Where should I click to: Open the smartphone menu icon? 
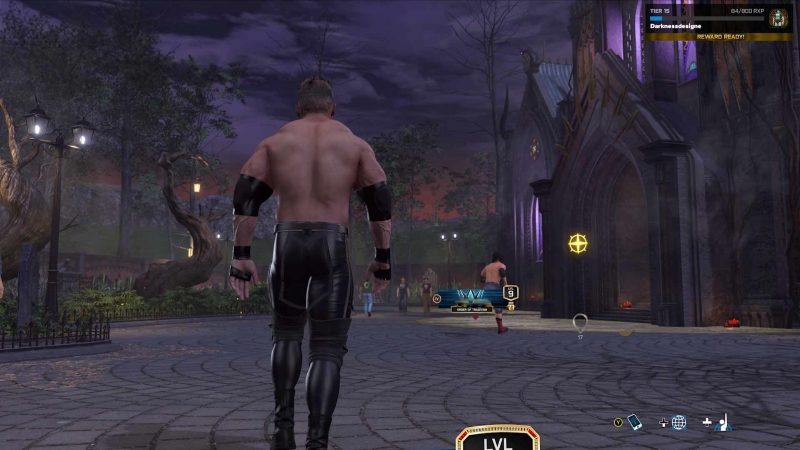tap(634, 422)
